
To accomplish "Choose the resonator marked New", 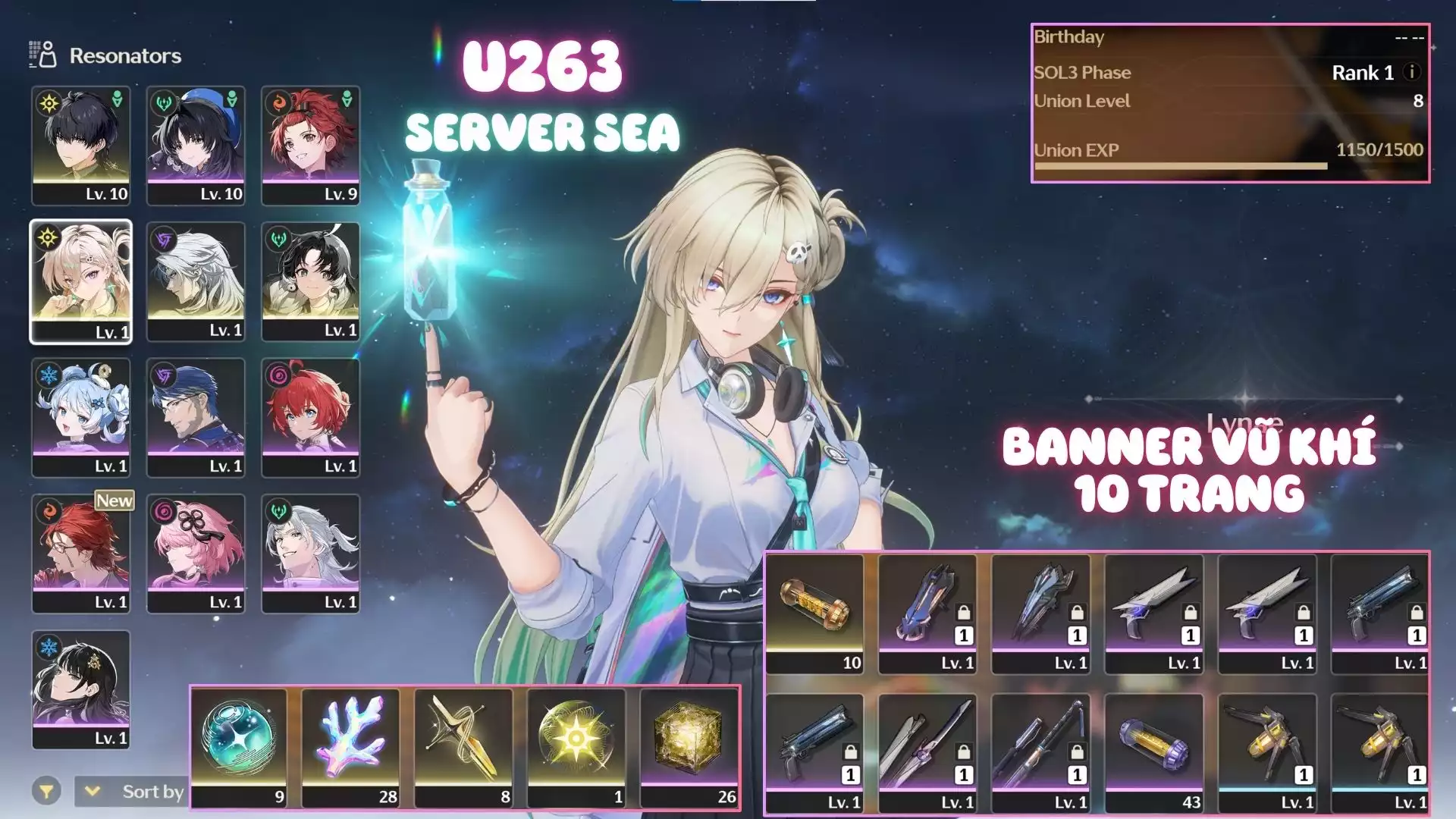I will point(80,553).
